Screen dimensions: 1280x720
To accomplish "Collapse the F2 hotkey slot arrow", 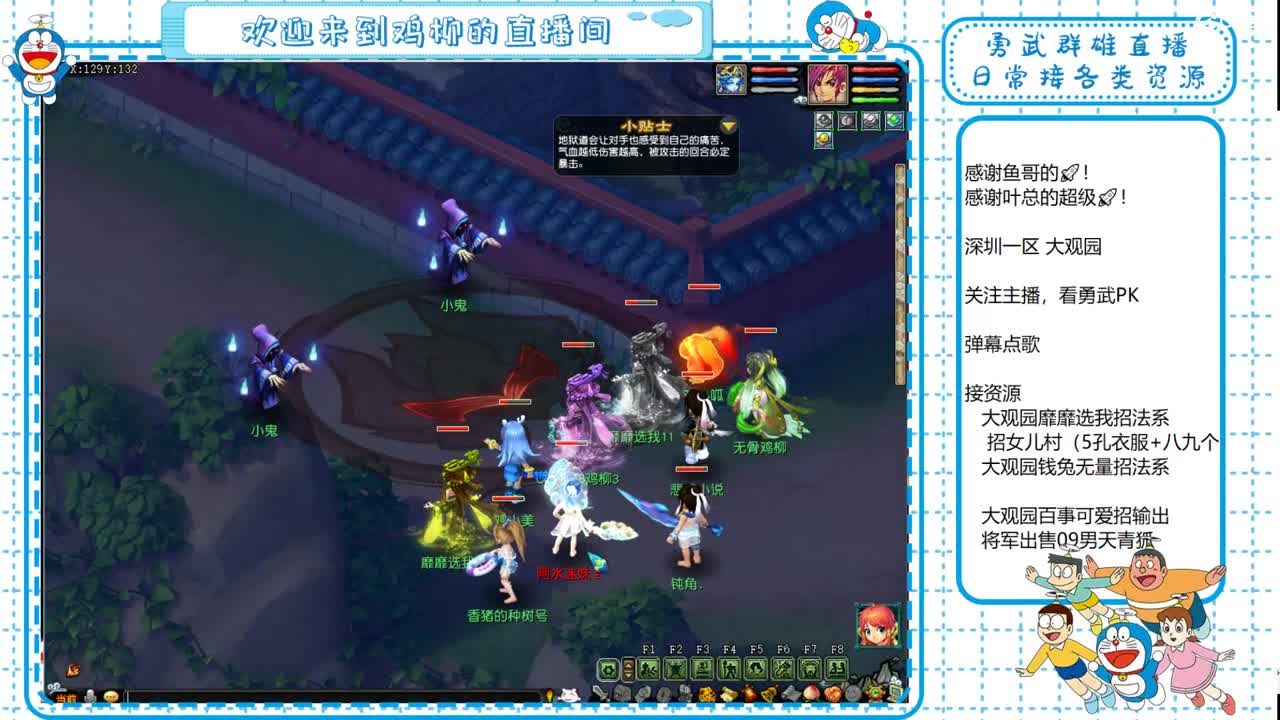I will [627, 674].
